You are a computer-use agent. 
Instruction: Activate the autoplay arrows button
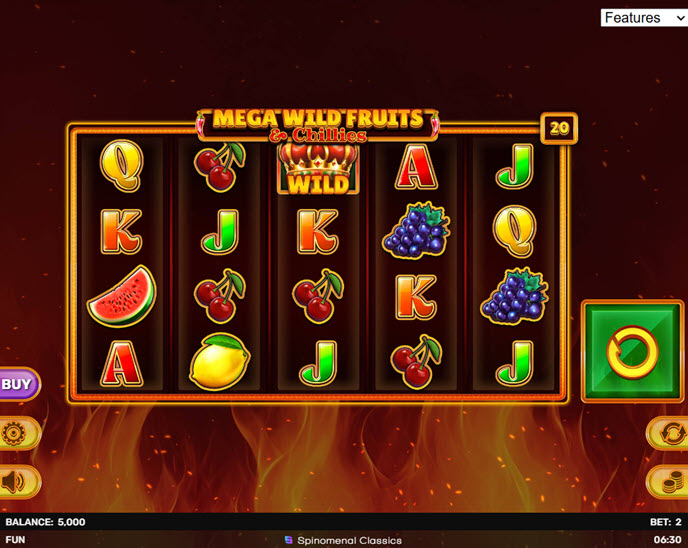pos(670,434)
